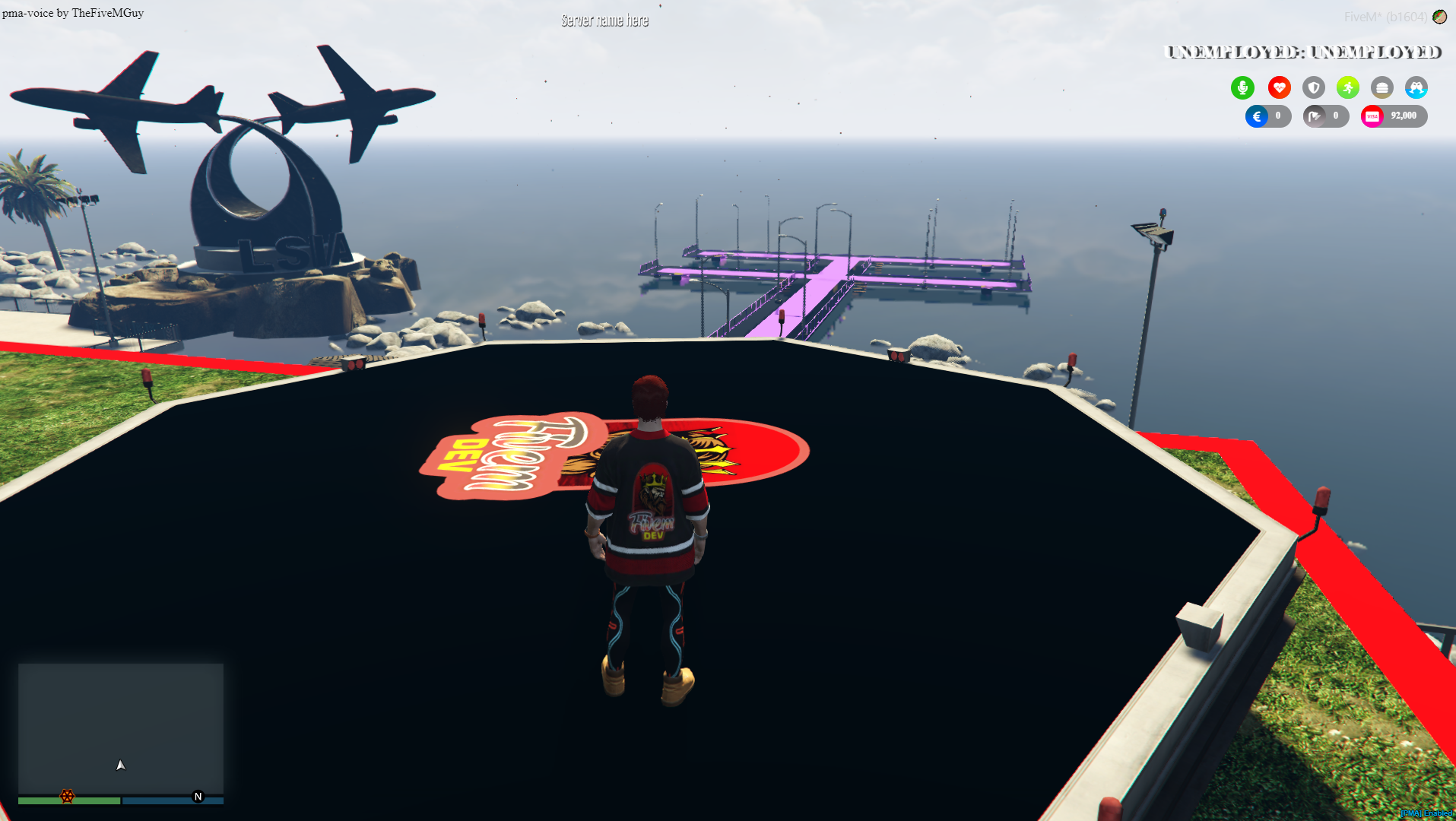Click the drinks thirst status icon
Image resolution: width=1456 pixels, height=821 pixels.
coord(1416,87)
